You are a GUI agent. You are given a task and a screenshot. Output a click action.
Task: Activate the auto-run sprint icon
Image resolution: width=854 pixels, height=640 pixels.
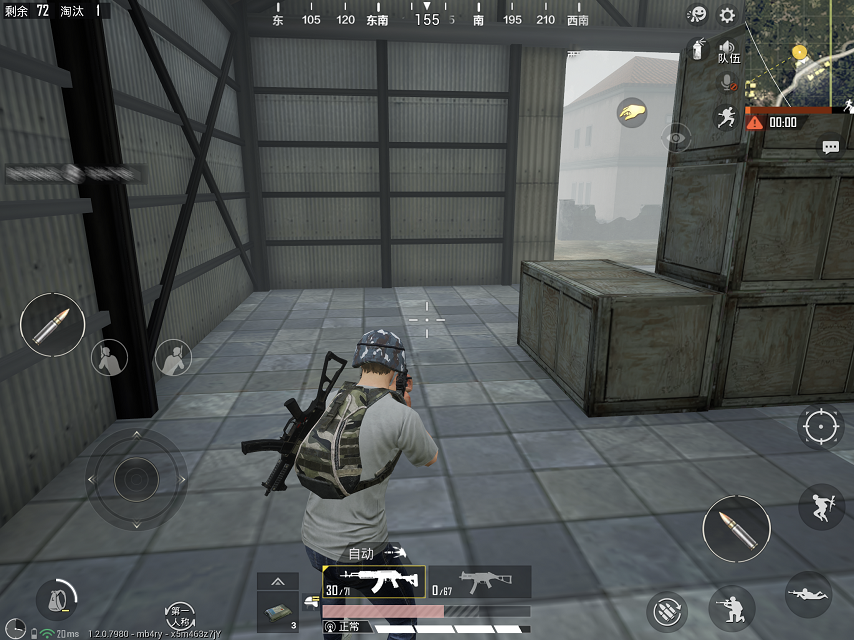(726, 117)
